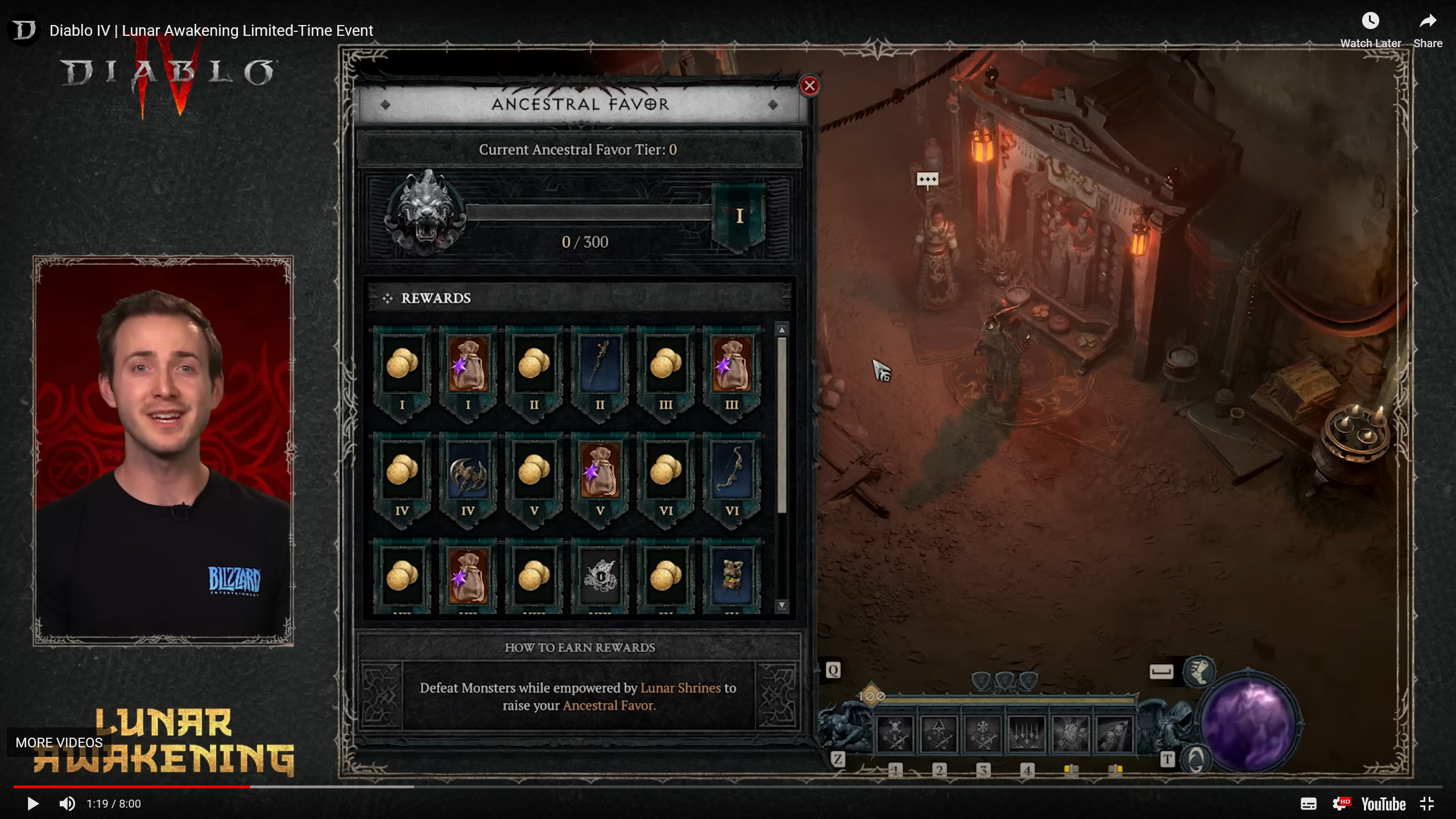Click the winged boot evade icon
Viewport: 1456px width, 819px height.
point(1199,671)
